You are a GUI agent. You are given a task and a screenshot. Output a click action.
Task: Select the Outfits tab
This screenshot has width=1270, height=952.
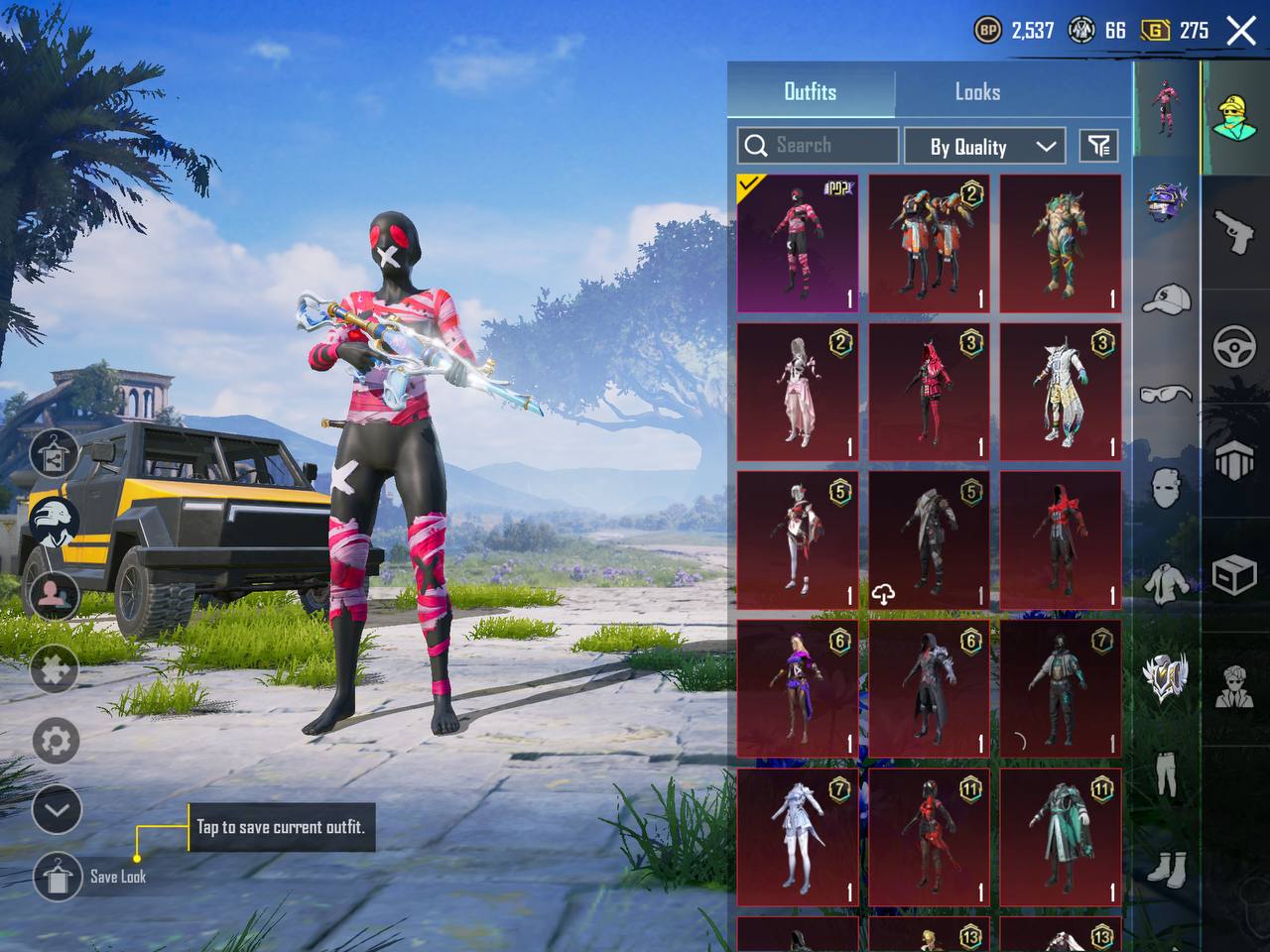(x=811, y=92)
